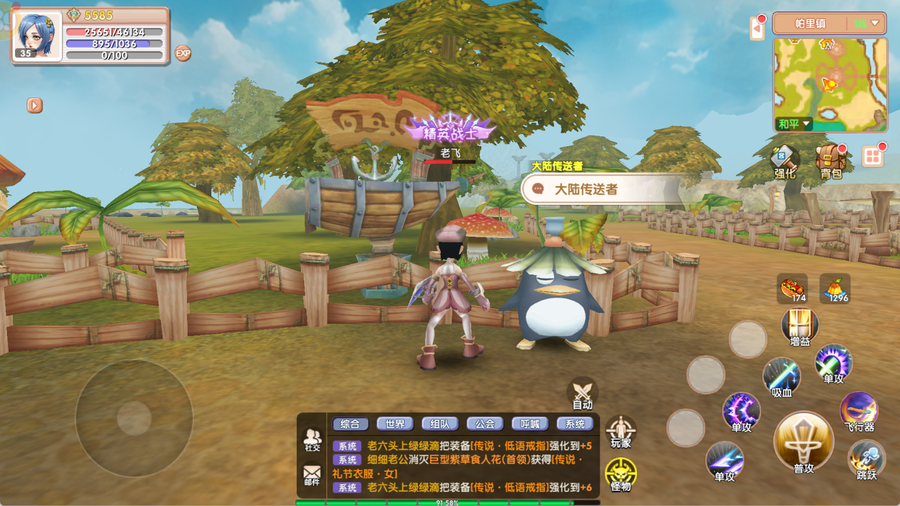Select the 大陆传送者 dialogue prompt

pos(601,189)
